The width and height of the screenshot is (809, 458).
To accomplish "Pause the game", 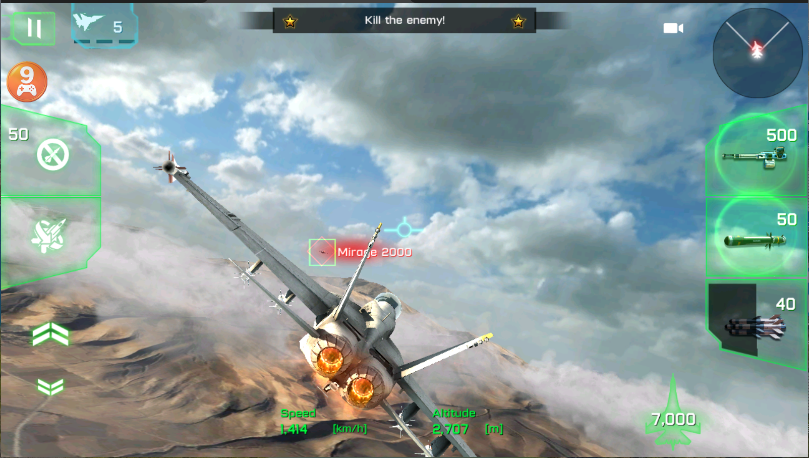I will click(x=33, y=27).
